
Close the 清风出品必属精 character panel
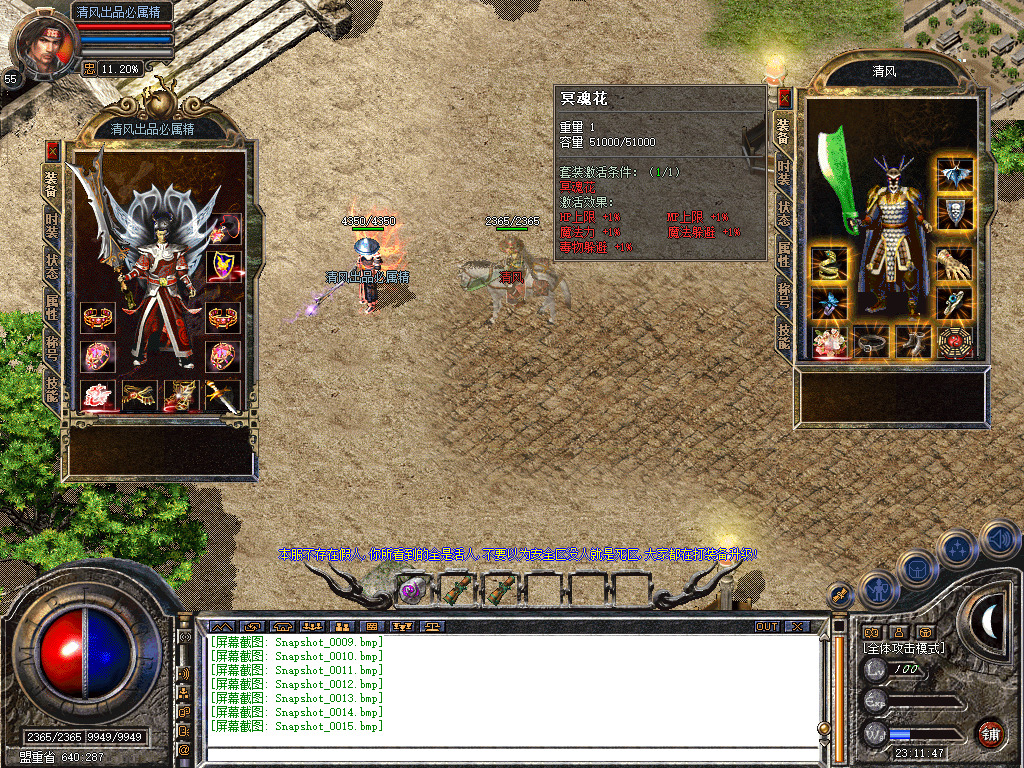point(52,151)
